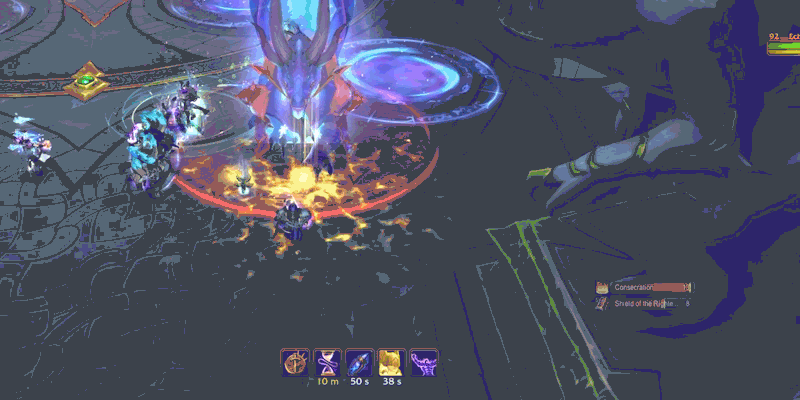Click the blue crystal buff icon
Viewport: 800px width, 400px height.
point(359,362)
